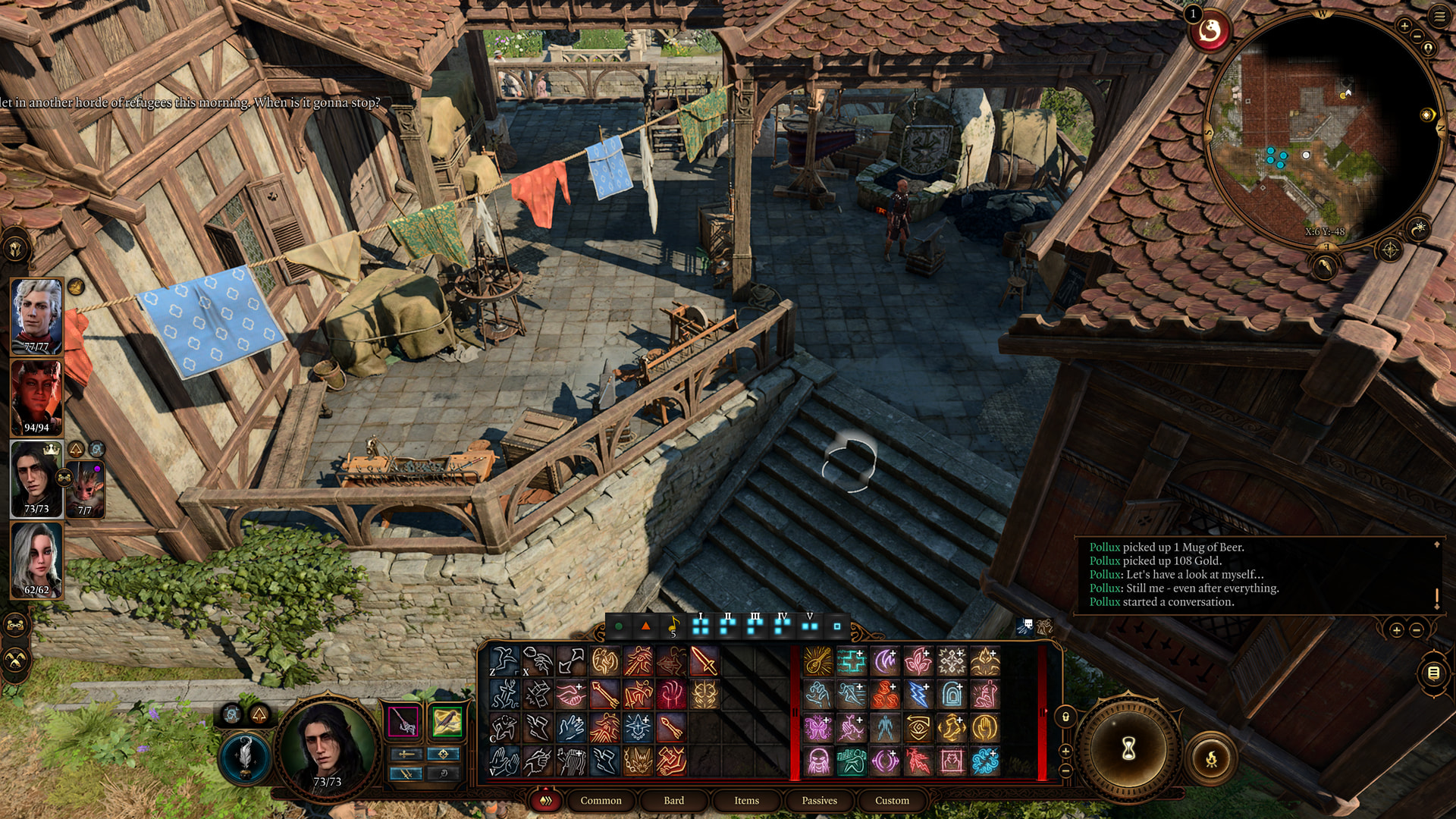Use the sword main hand attack icon
This screenshot has height=819, width=1456.
(x=704, y=661)
